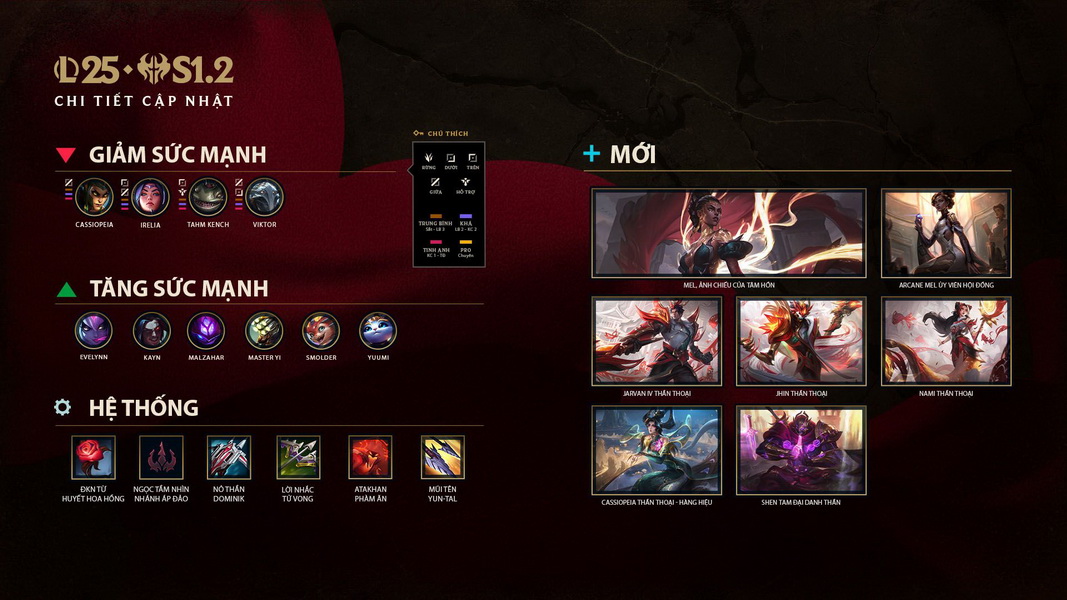1067x600 pixels.
Task: Click the Tahm Kench portrait
Action: point(208,197)
